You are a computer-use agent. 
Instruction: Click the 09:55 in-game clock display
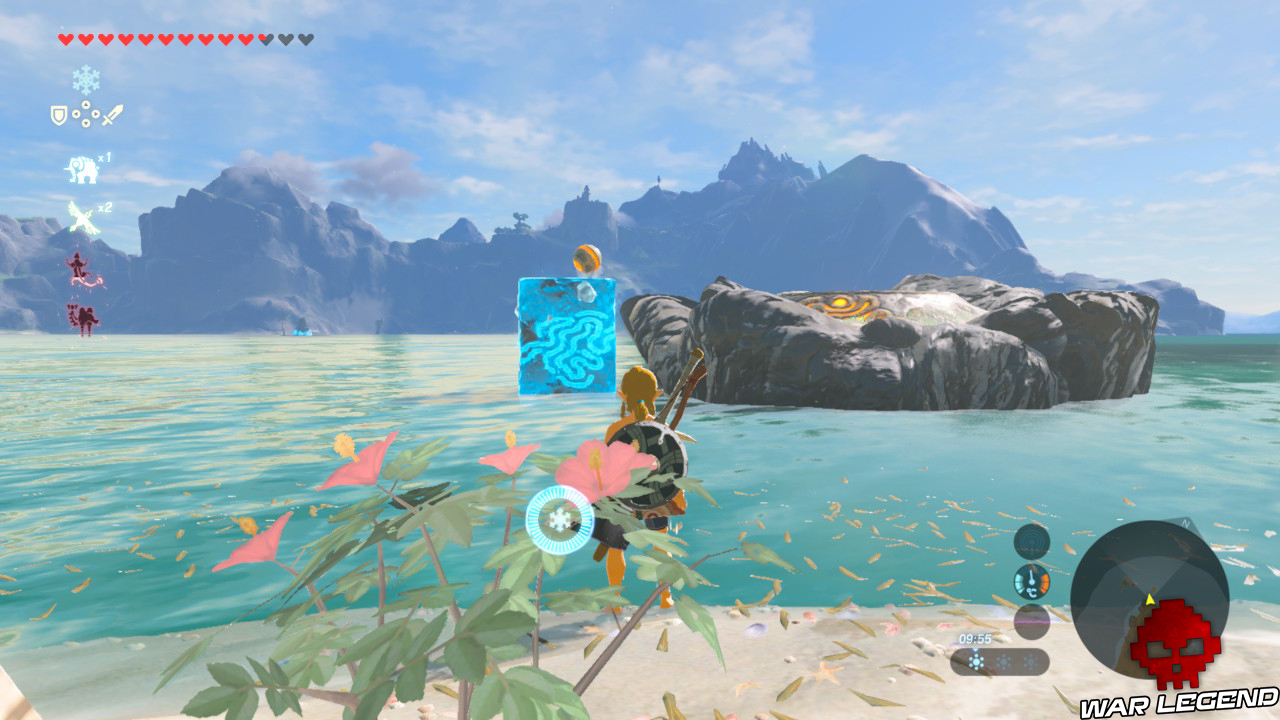(976, 638)
